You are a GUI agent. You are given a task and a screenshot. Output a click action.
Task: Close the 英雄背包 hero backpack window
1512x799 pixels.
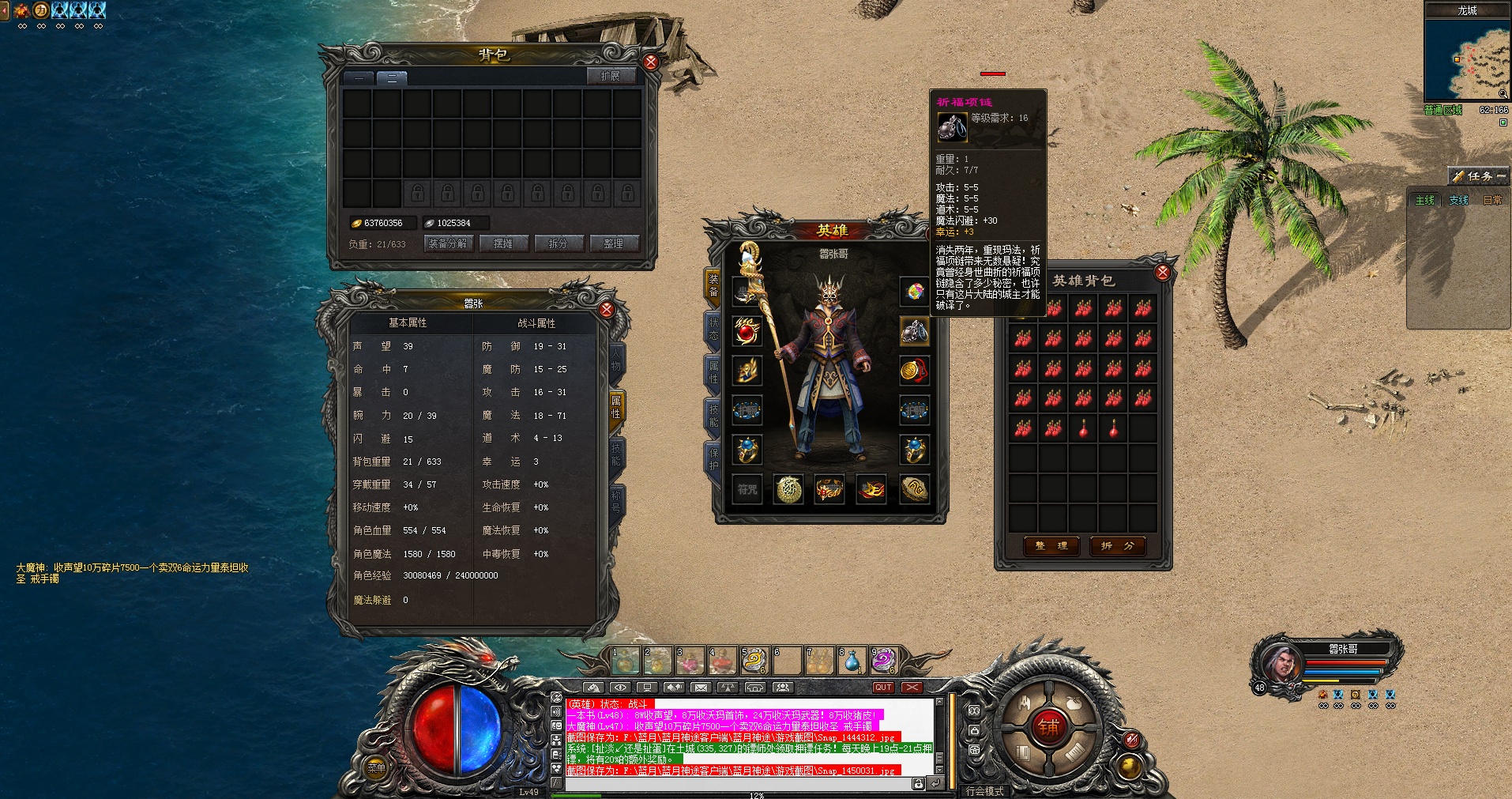(x=1162, y=273)
